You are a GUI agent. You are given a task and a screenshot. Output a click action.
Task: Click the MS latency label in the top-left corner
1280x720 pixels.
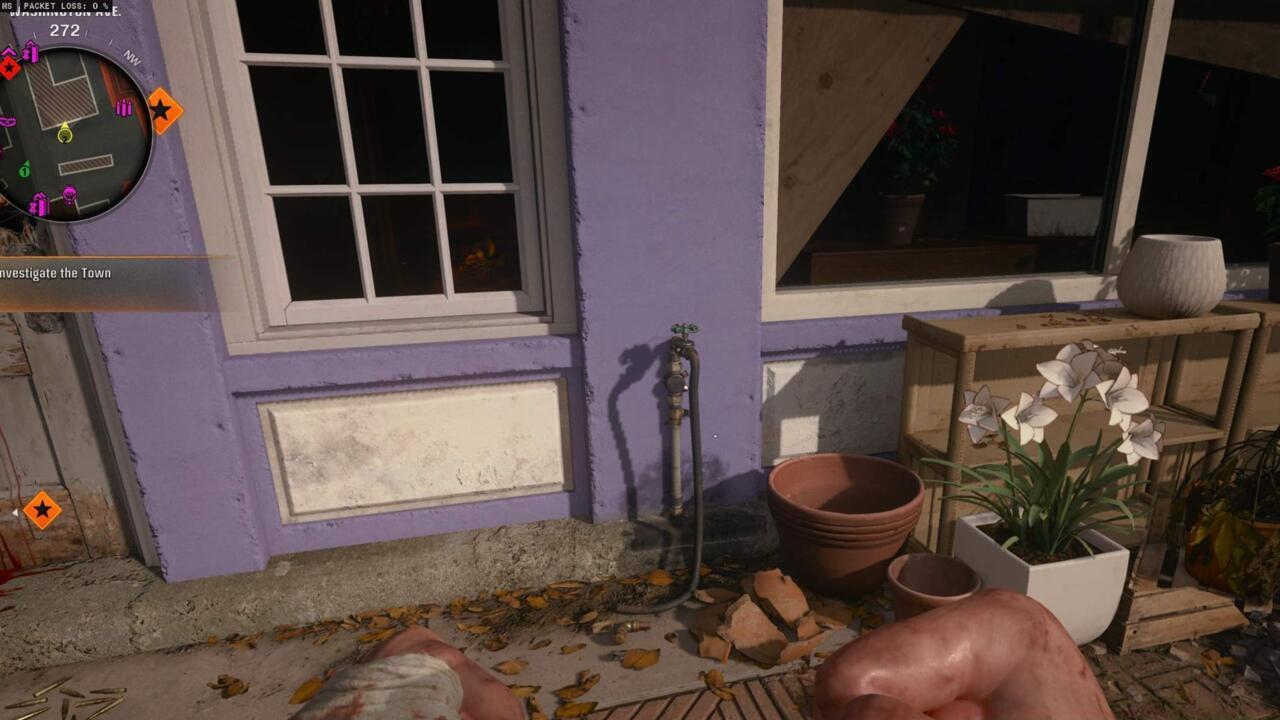[x=8, y=4]
